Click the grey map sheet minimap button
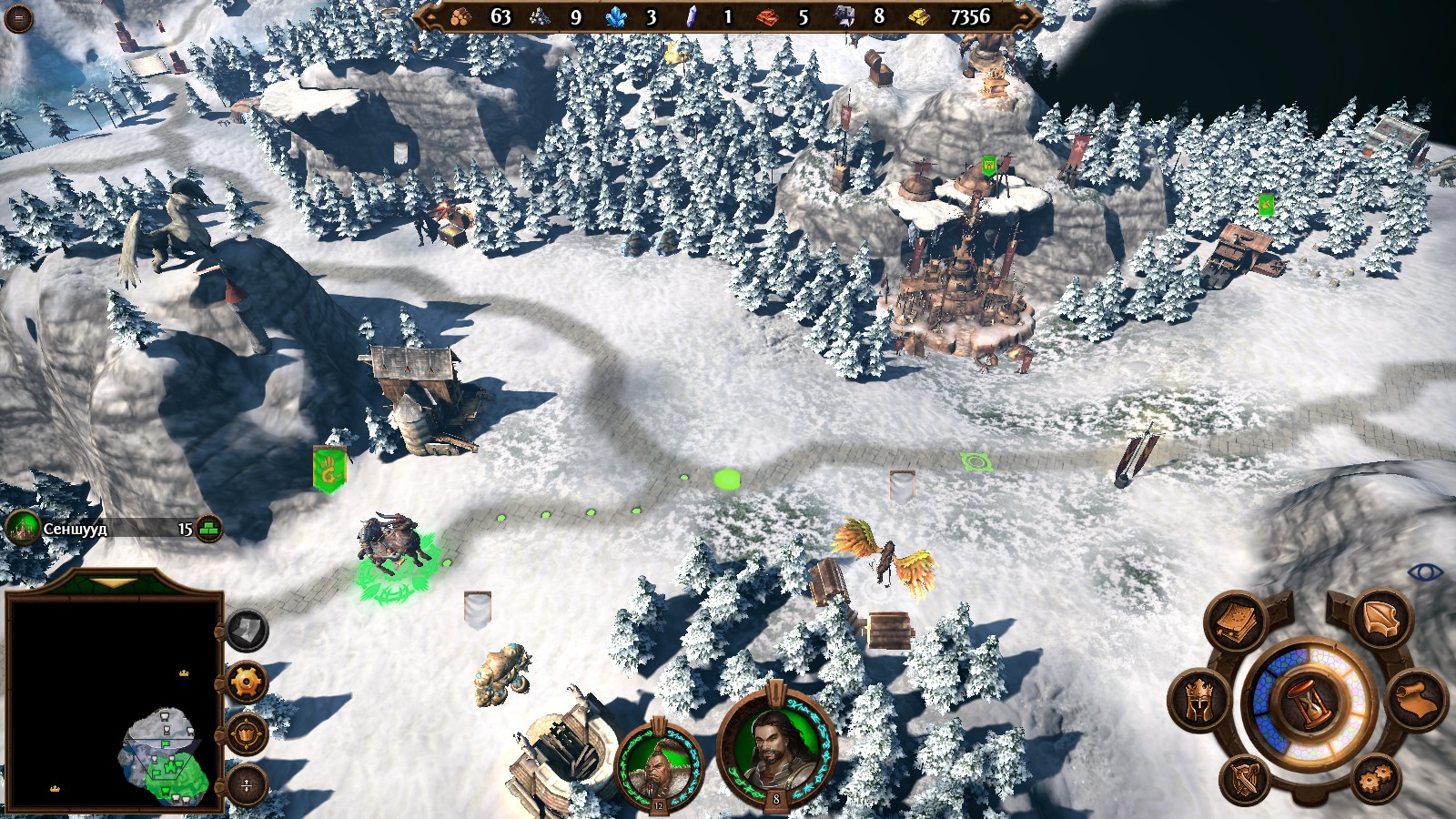 (x=247, y=629)
